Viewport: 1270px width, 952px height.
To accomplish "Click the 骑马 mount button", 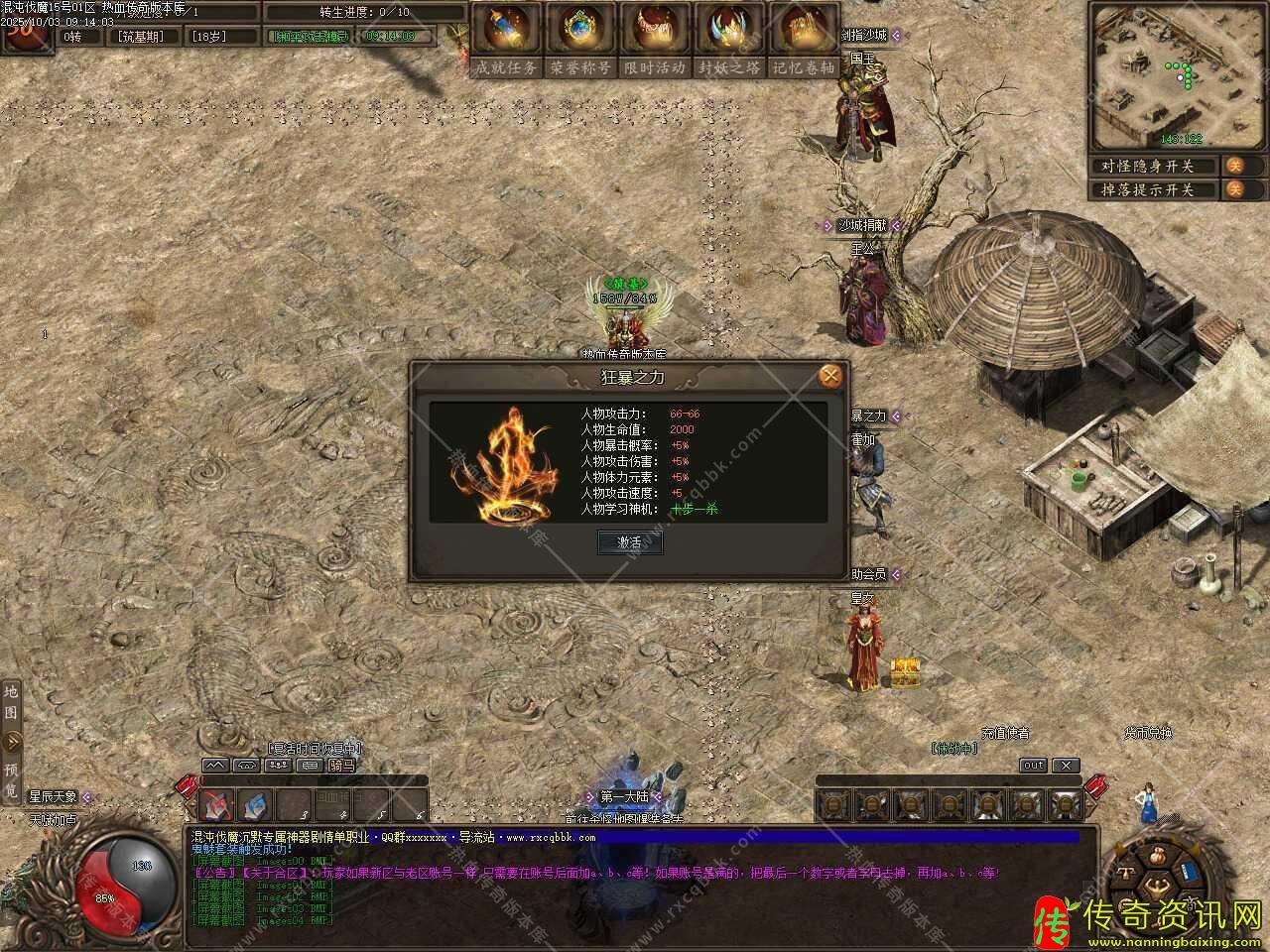I will pyautogui.click(x=341, y=766).
